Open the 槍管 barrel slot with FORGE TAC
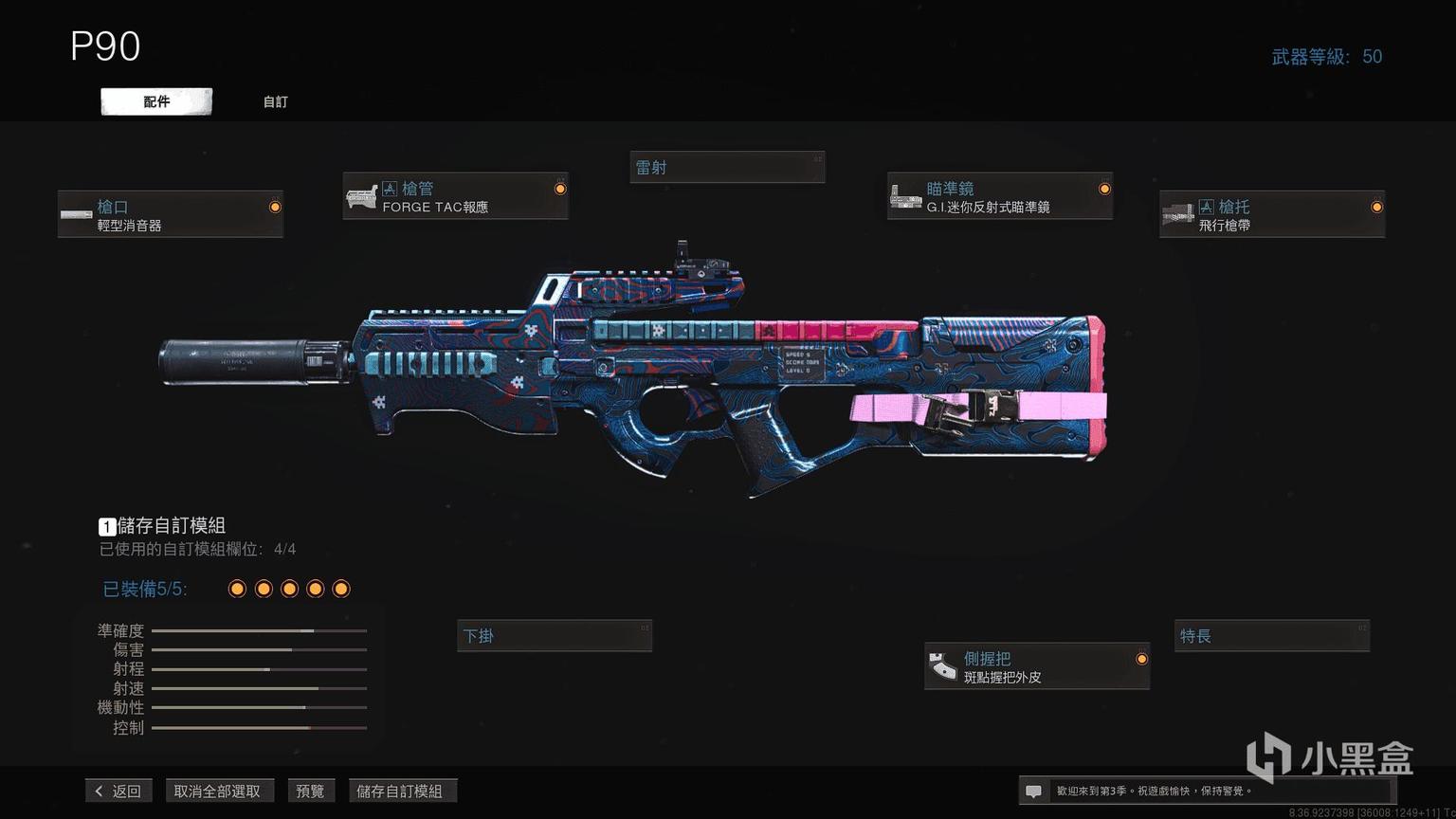 (455, 196)
